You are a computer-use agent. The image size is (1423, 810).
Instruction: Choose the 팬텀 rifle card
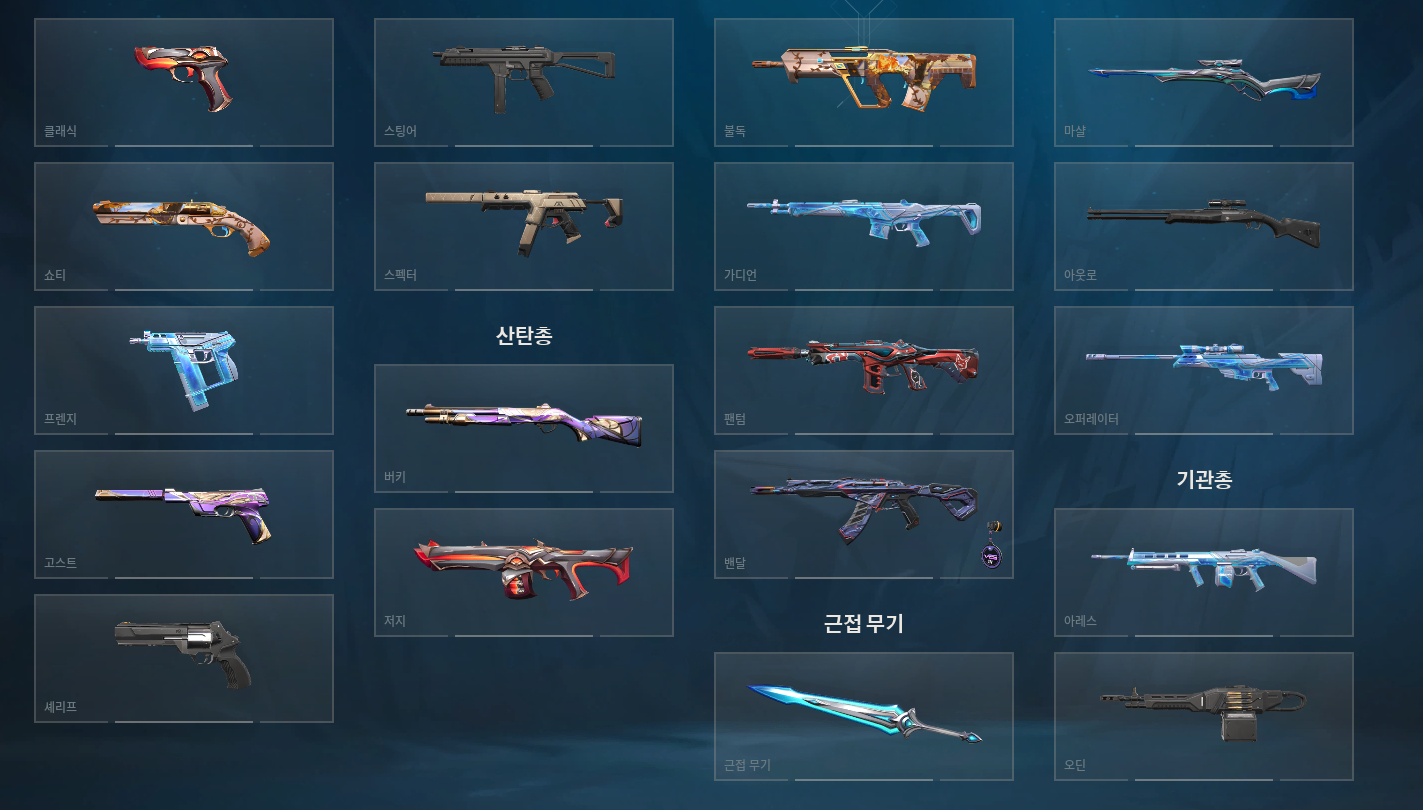coord(864,370)
